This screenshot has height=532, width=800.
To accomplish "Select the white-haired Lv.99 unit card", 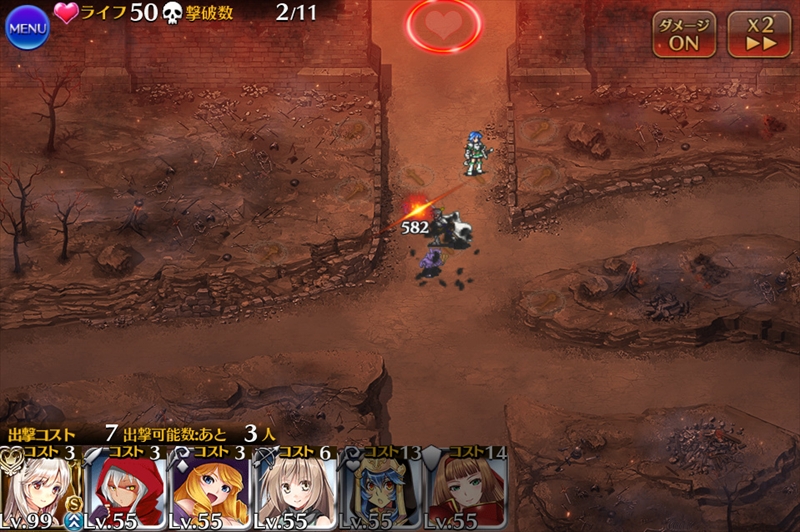I will tap(40, 489).
